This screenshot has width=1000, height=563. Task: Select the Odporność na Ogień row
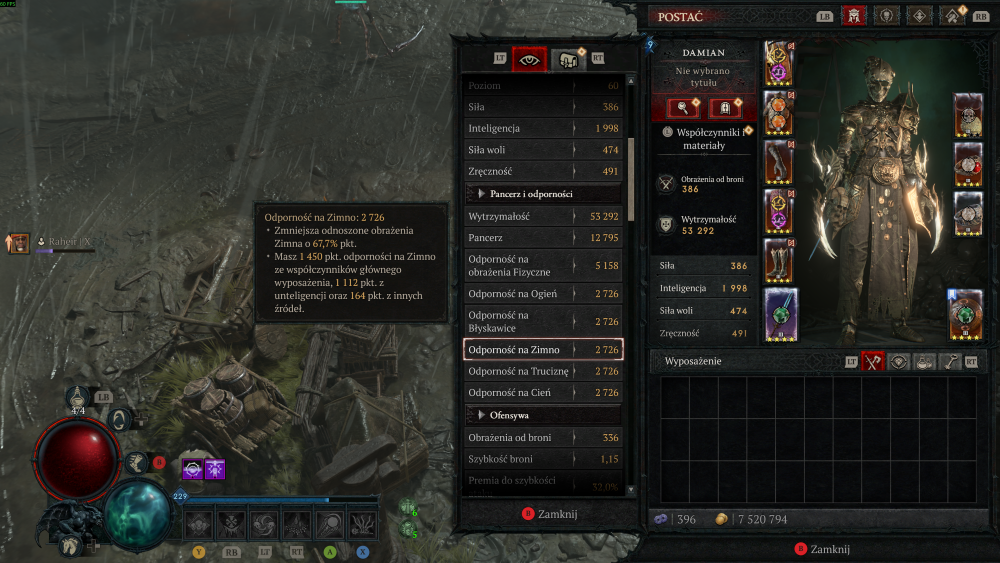coord(543,293)
